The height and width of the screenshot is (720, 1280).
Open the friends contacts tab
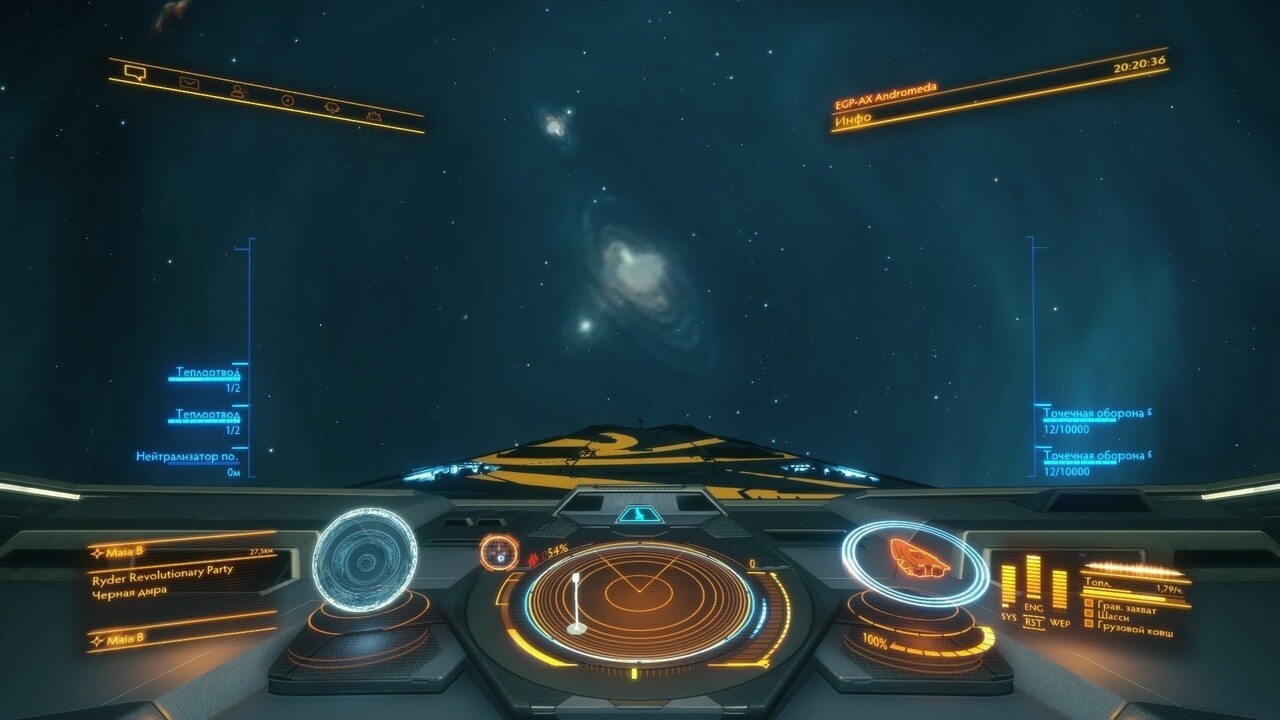tap(239, 92)
